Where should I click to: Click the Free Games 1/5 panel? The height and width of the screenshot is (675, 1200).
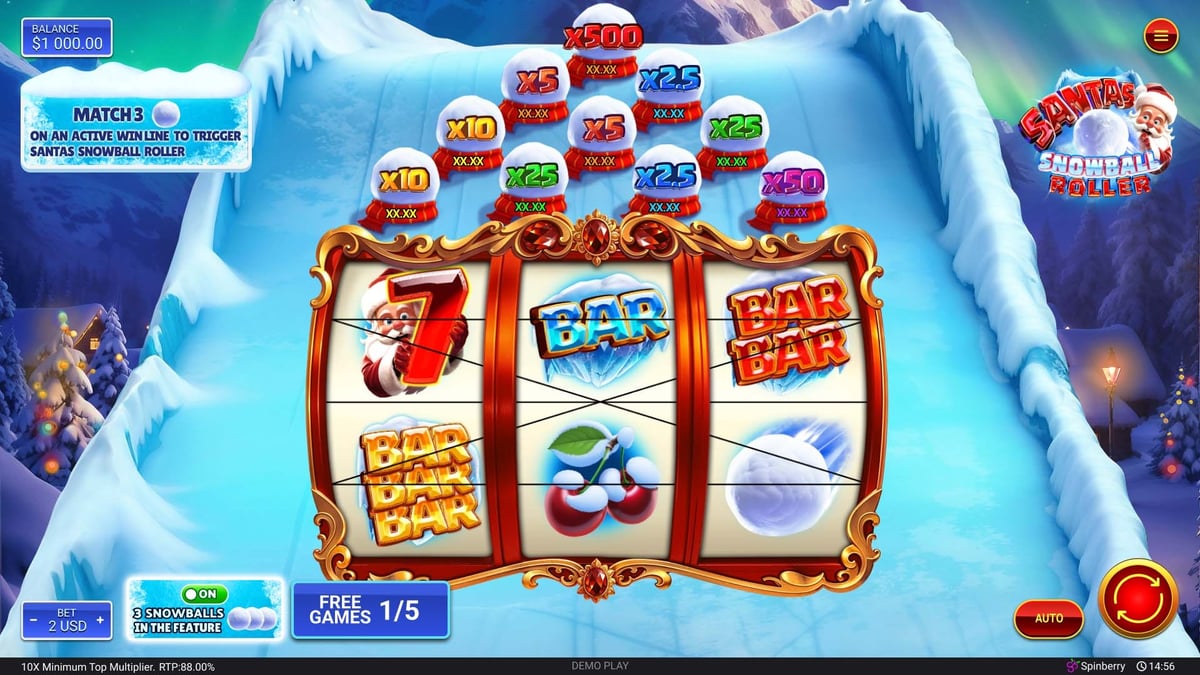click(370, 610)
